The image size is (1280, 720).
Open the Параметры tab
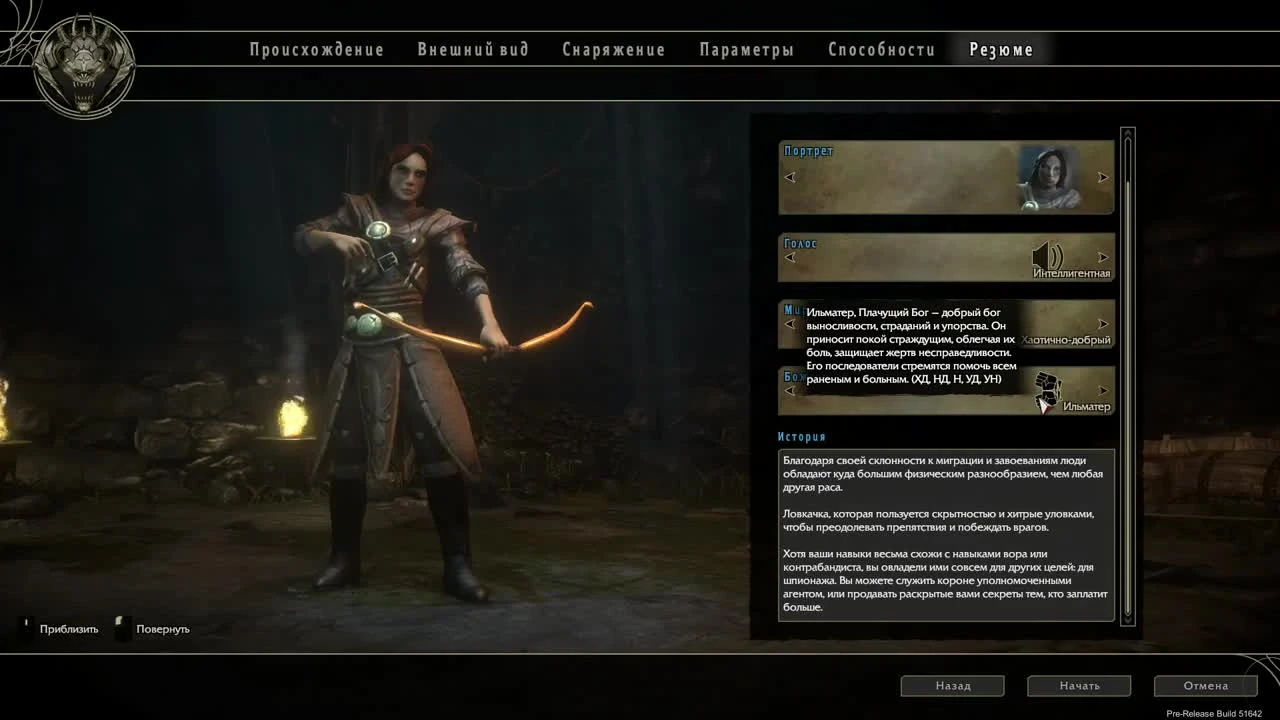click(x=746, y=49)
